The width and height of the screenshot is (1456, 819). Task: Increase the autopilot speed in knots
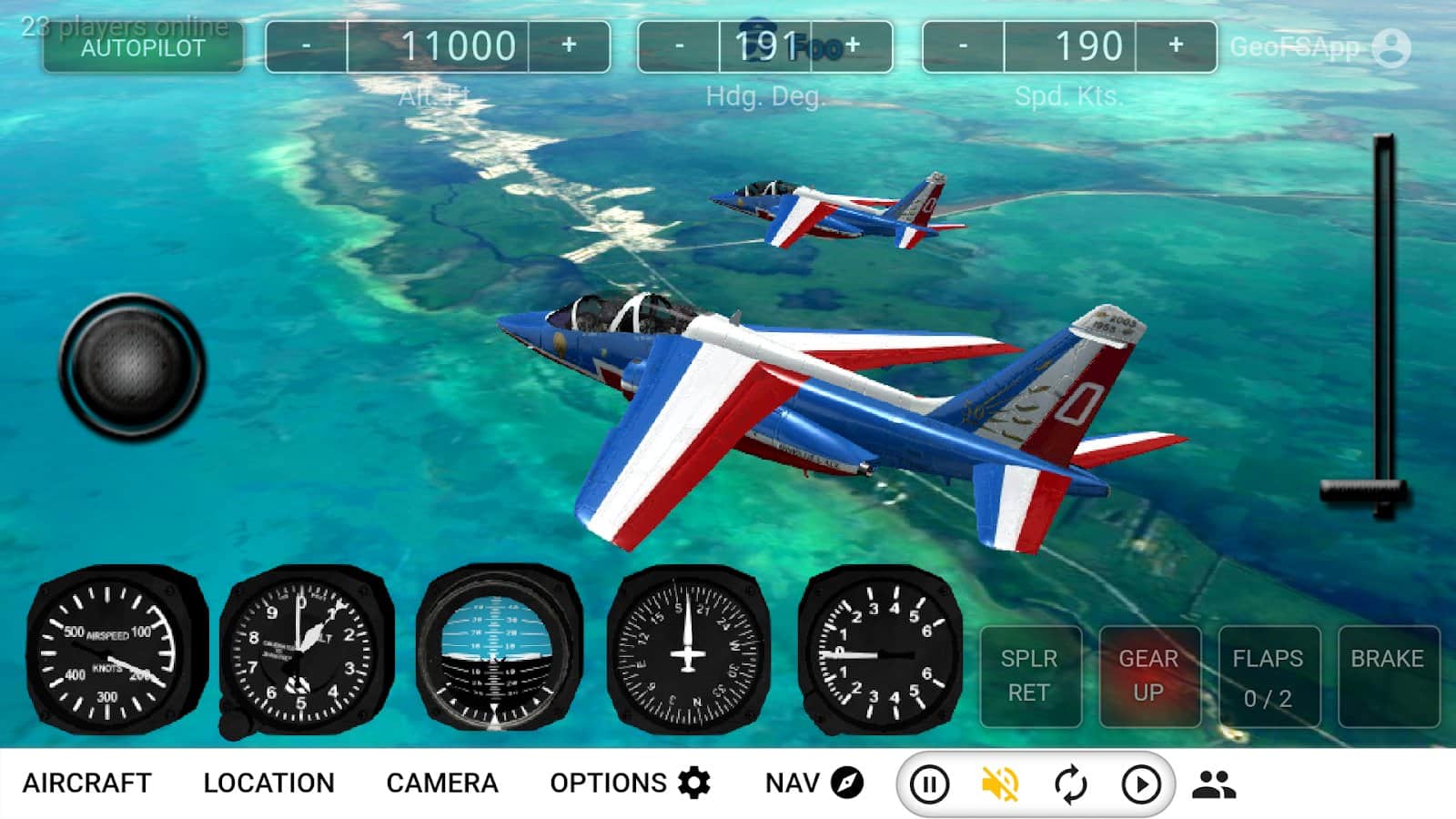pyautogui.click(x=1176, y=45)
